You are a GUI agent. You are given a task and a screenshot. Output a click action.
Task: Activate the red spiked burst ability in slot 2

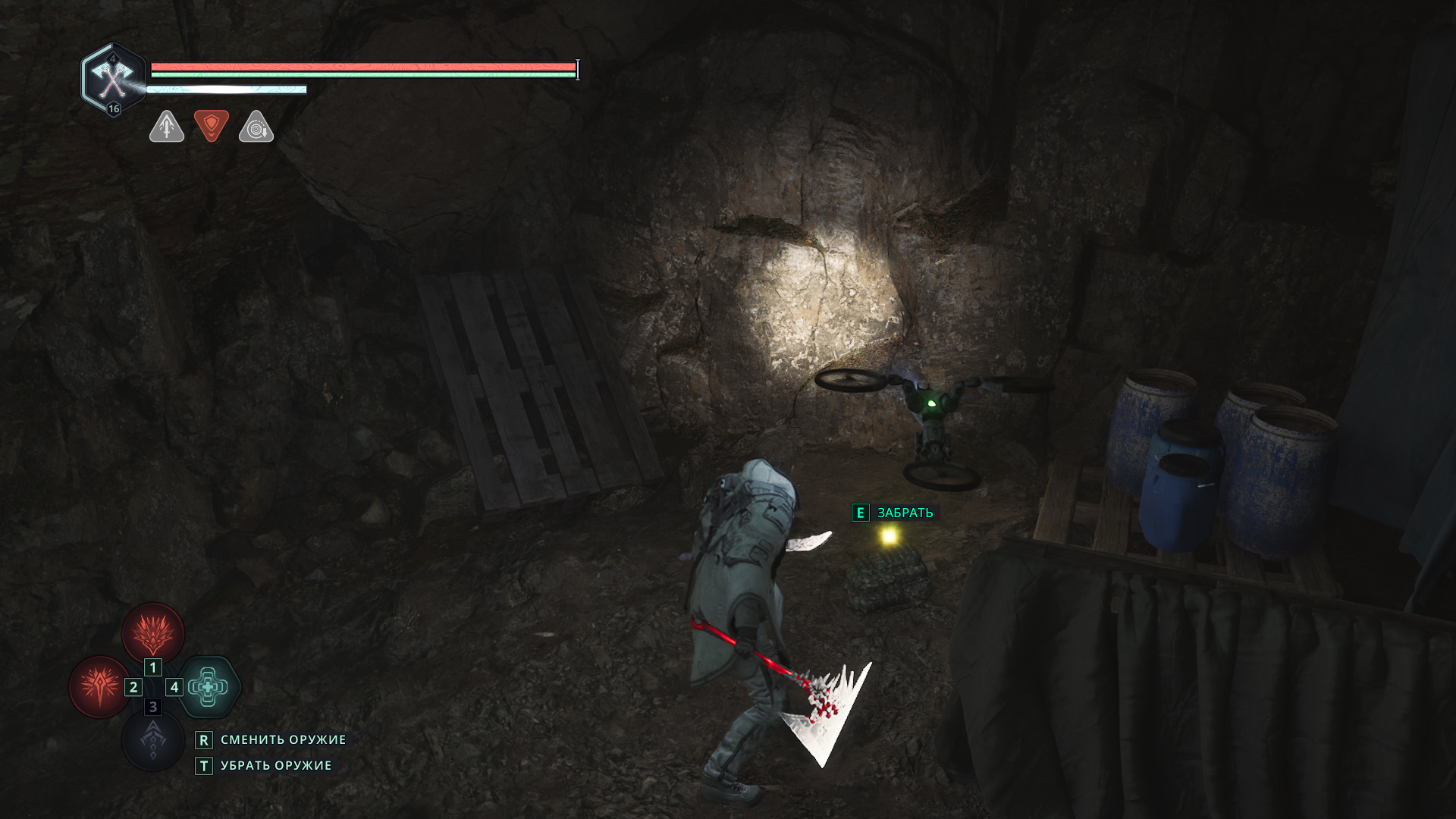(x=99, y=686)
